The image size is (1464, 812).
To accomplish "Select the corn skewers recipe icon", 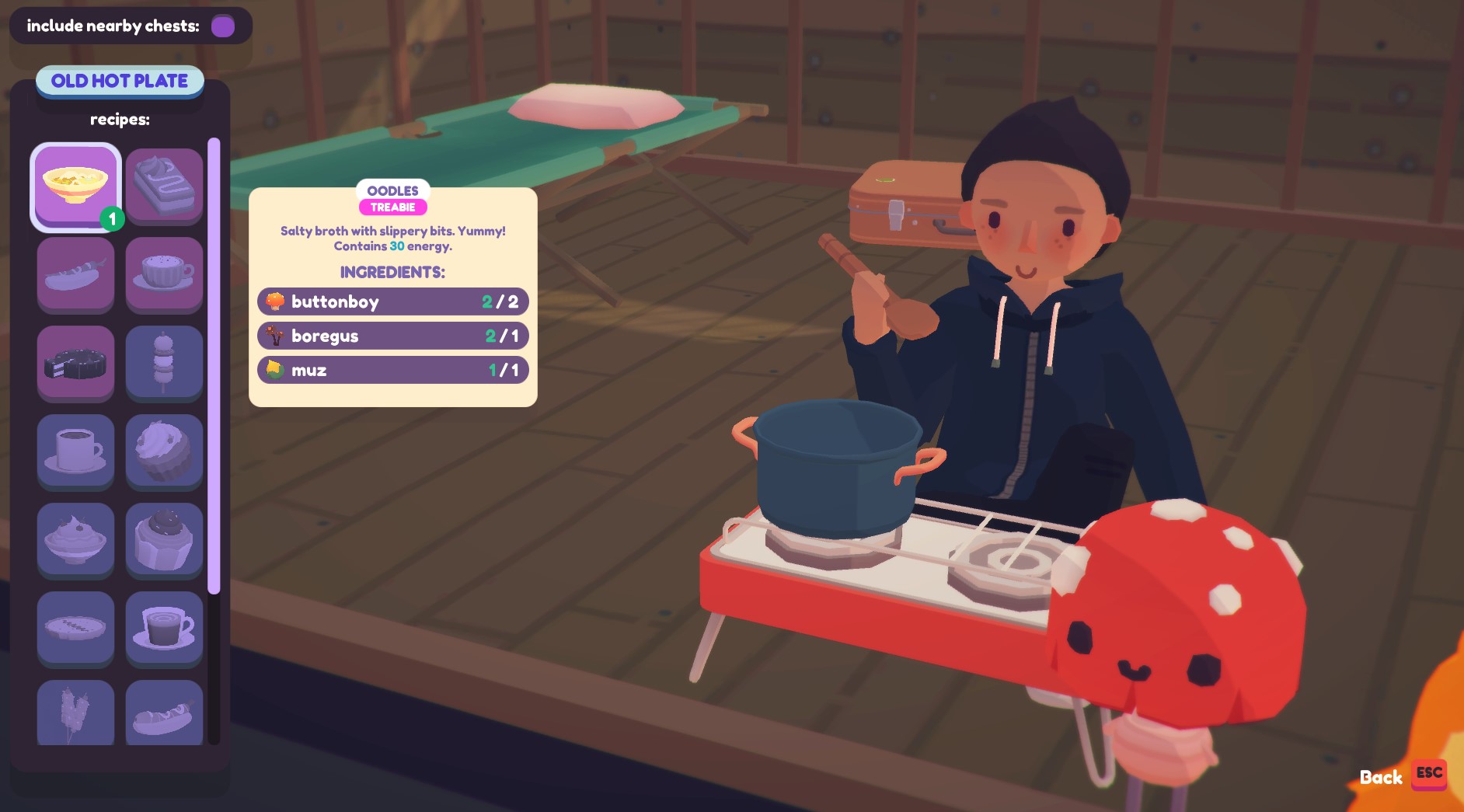I will [x=75, y=713].
